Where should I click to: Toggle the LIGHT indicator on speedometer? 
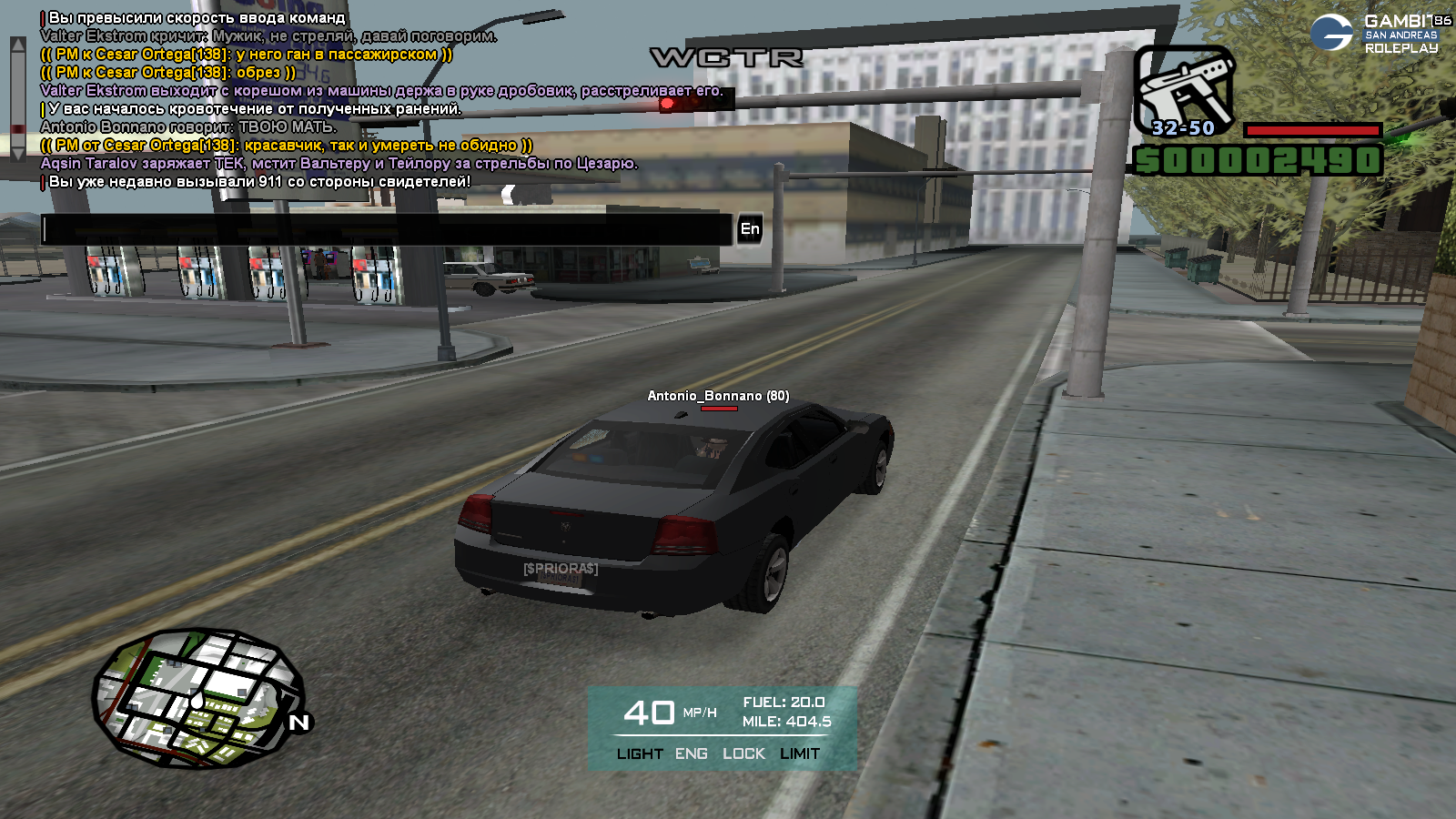click(640, 753)
